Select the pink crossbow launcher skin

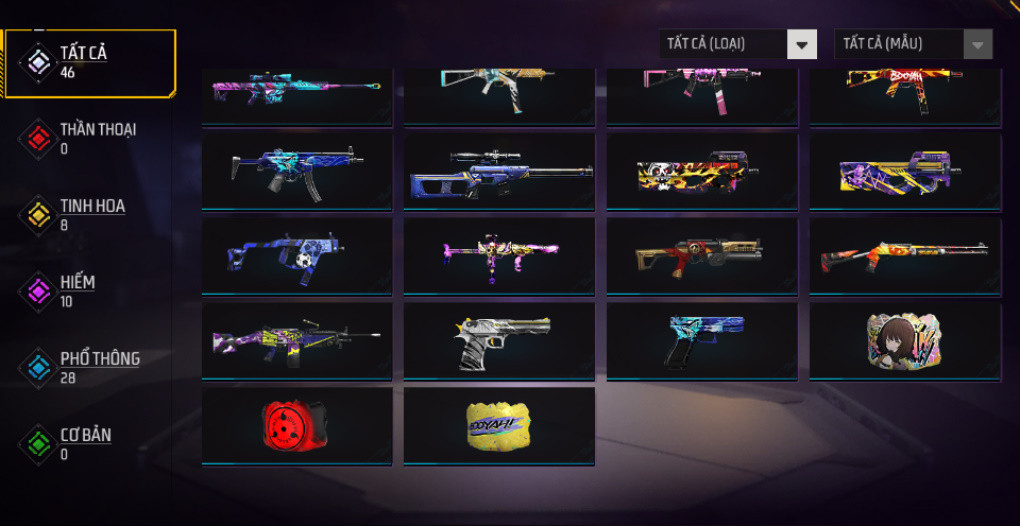click(x=499, y=256)
